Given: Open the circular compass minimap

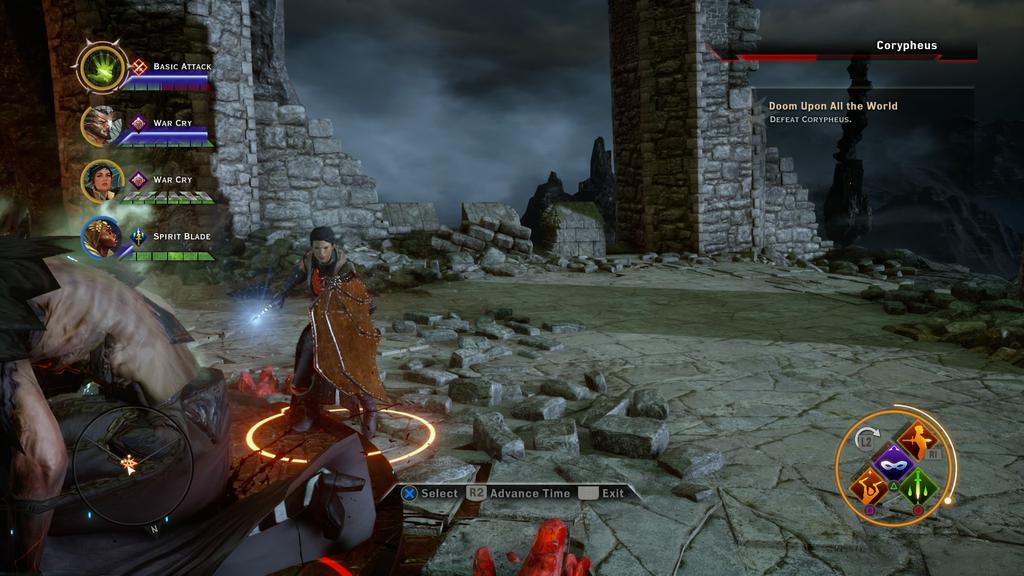Looking at the screenshot, I should coord(128,463).
